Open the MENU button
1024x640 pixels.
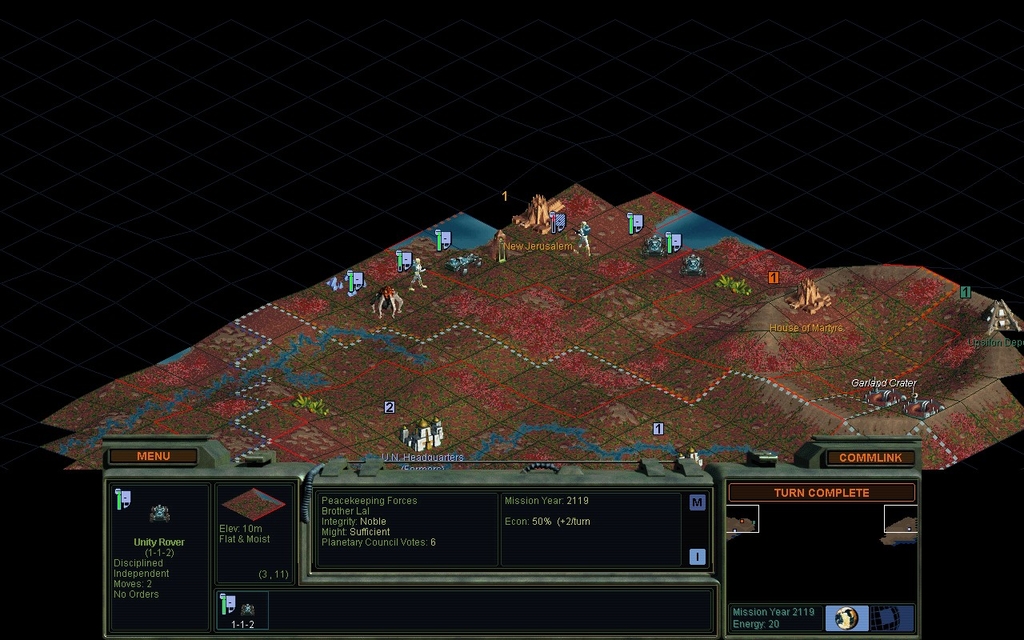153,457
